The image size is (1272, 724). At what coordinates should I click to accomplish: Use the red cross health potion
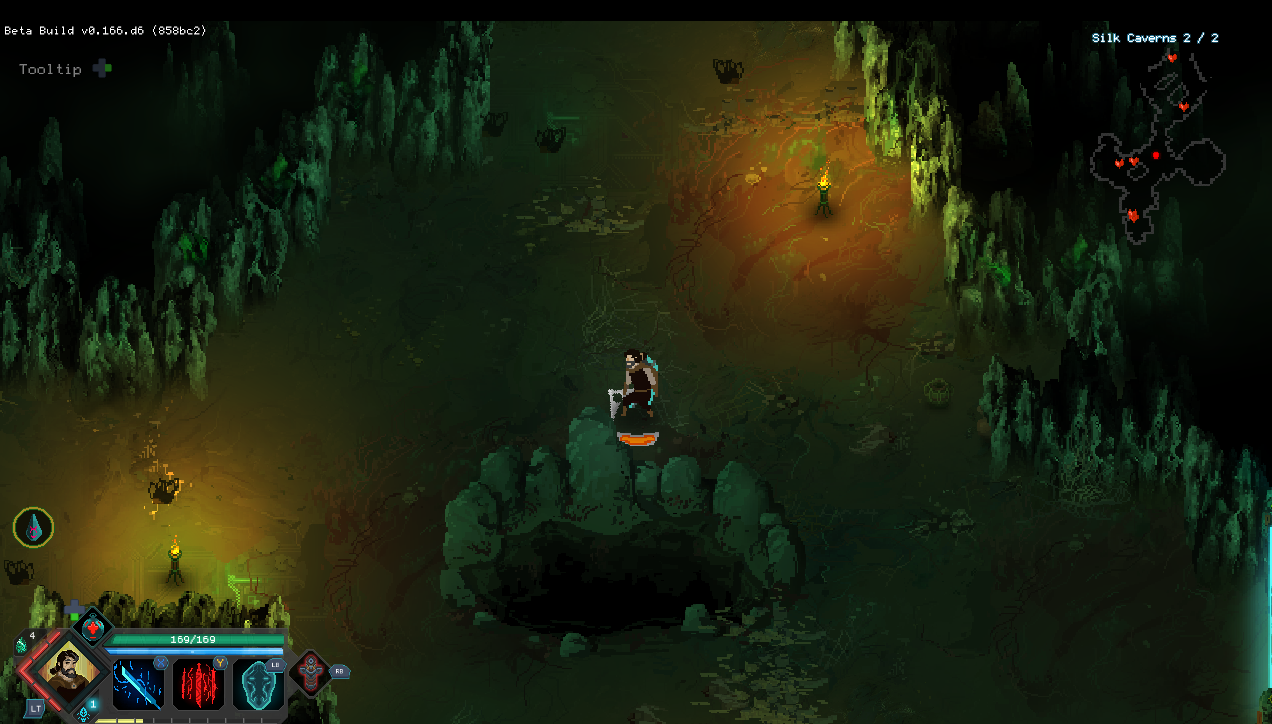(93, 628)
